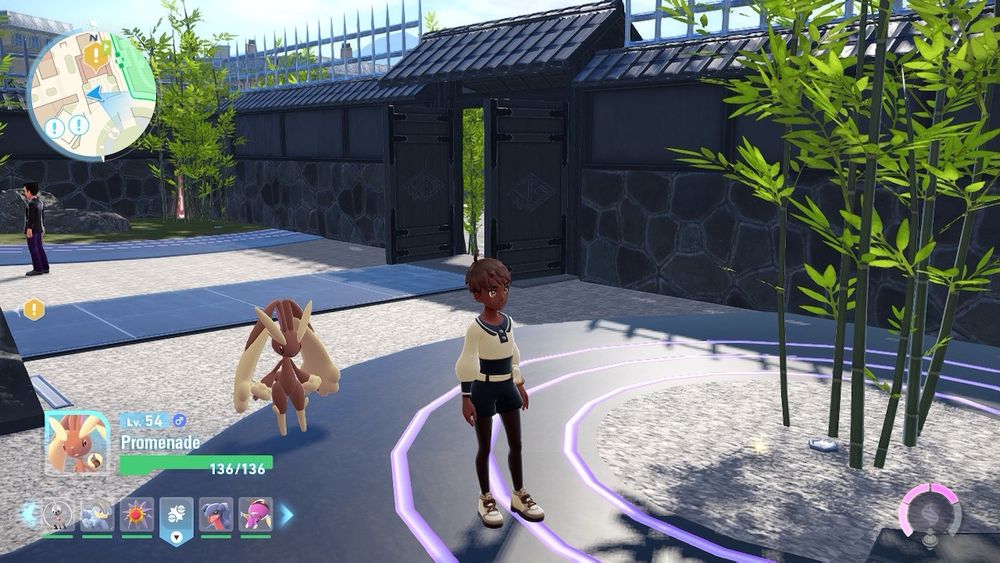Click the orange exclamation alert at the screen edge
Image resolution: width=1000 pixels, height=563 pixels.
pos(34,309)
